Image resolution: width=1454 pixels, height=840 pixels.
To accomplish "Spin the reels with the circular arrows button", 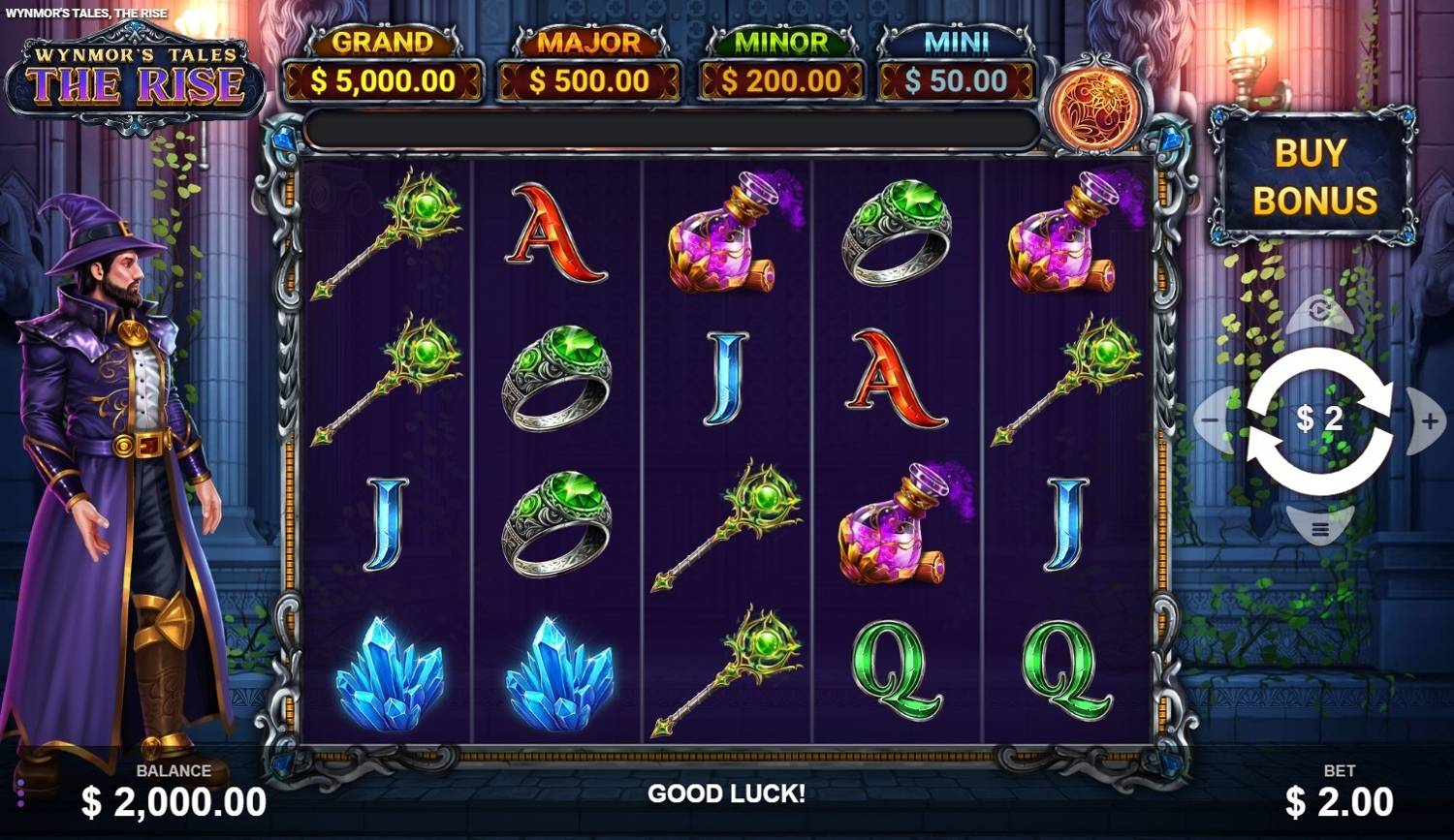I will [1319, 420].
